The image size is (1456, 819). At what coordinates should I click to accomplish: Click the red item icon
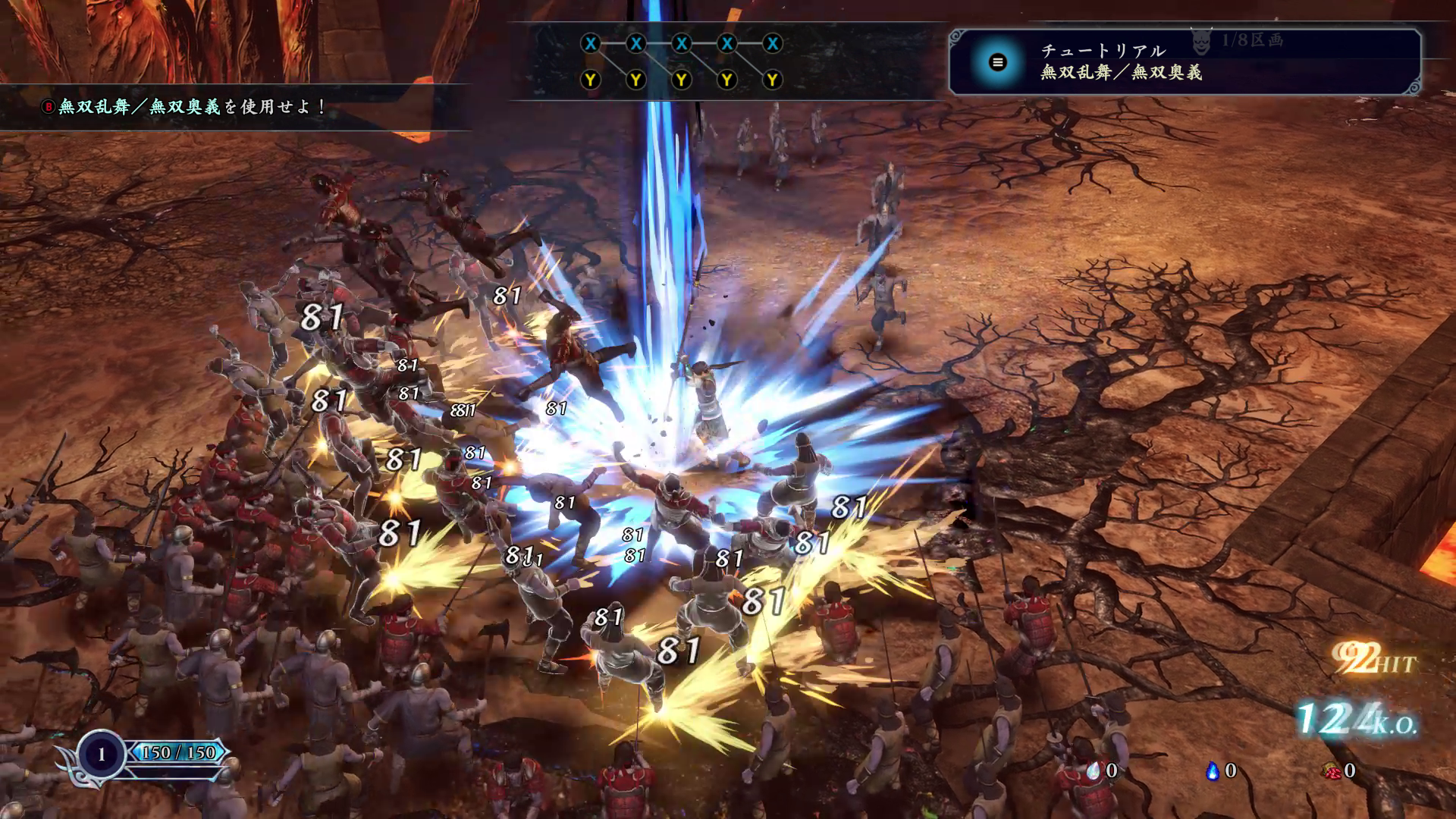(1331, 770)
